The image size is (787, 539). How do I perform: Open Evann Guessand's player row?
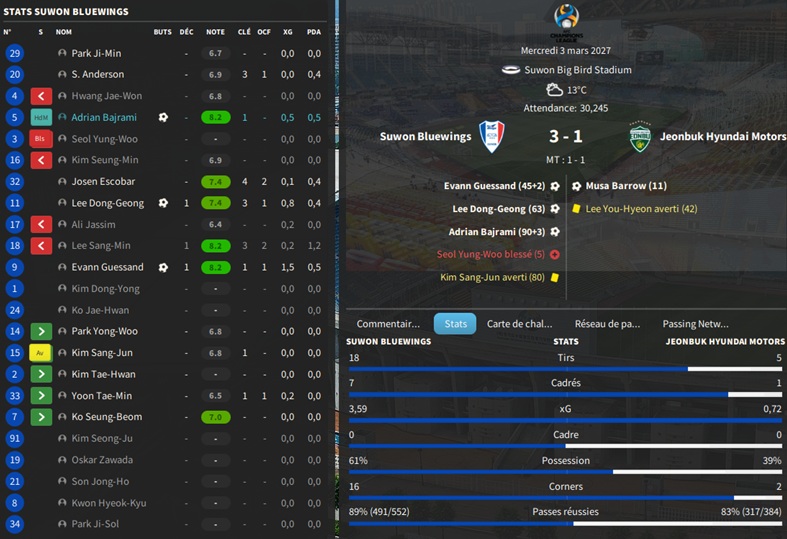(107, 267)
